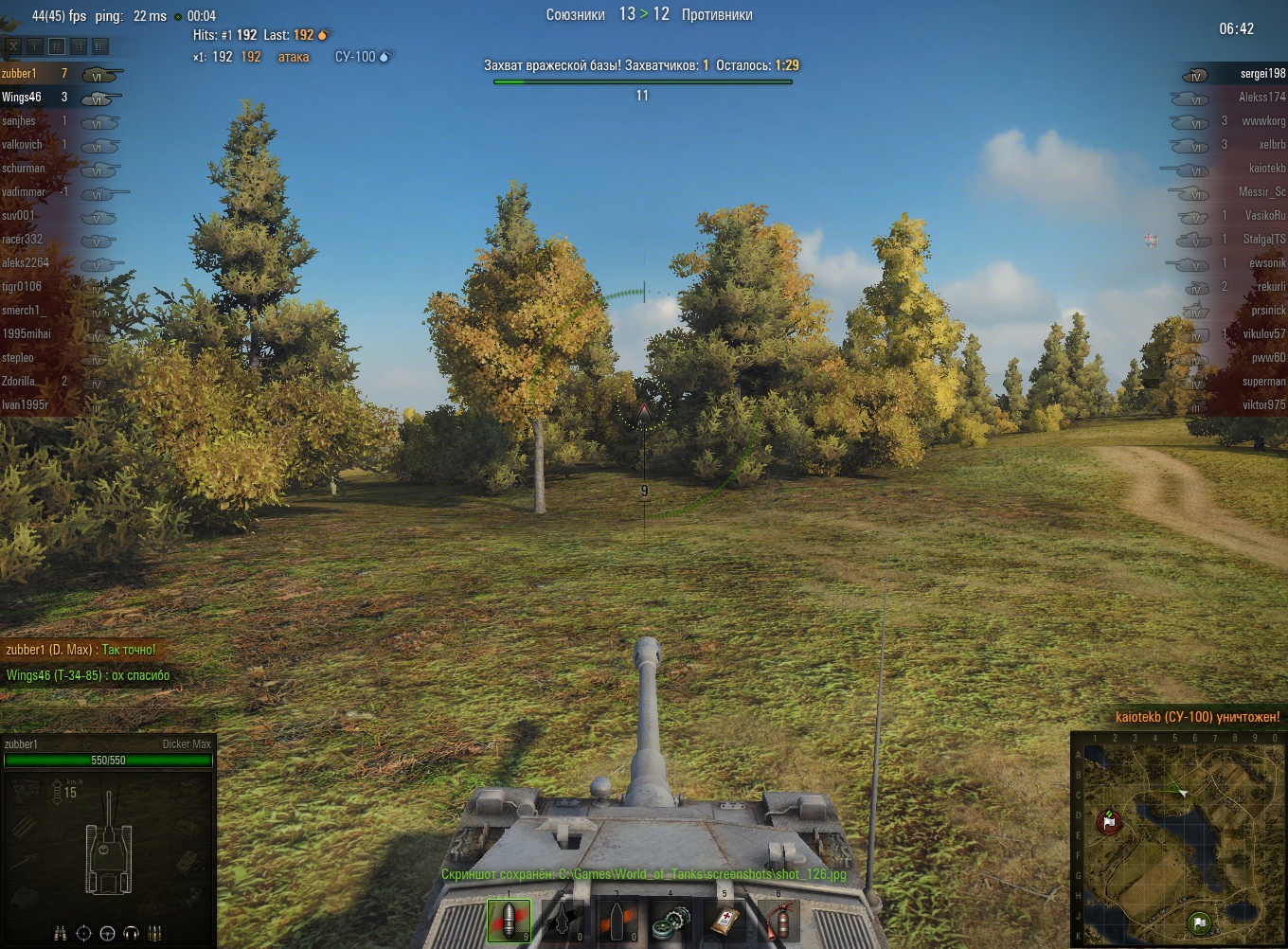Viewport: 1288px width, 949px height.
Task: Select enemy sergei198 in the enemy list
Action: [x=1262, y=73]
